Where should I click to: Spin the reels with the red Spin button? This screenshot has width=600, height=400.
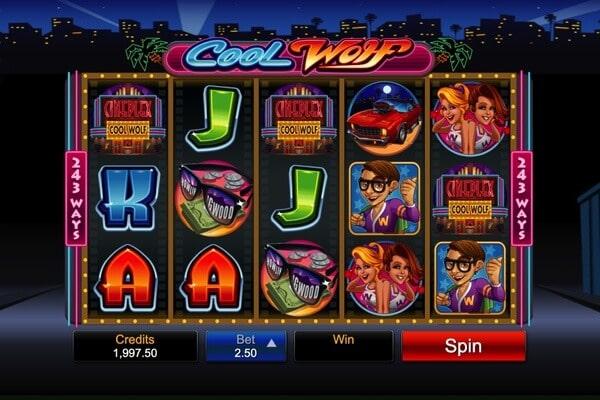point(463,347)
